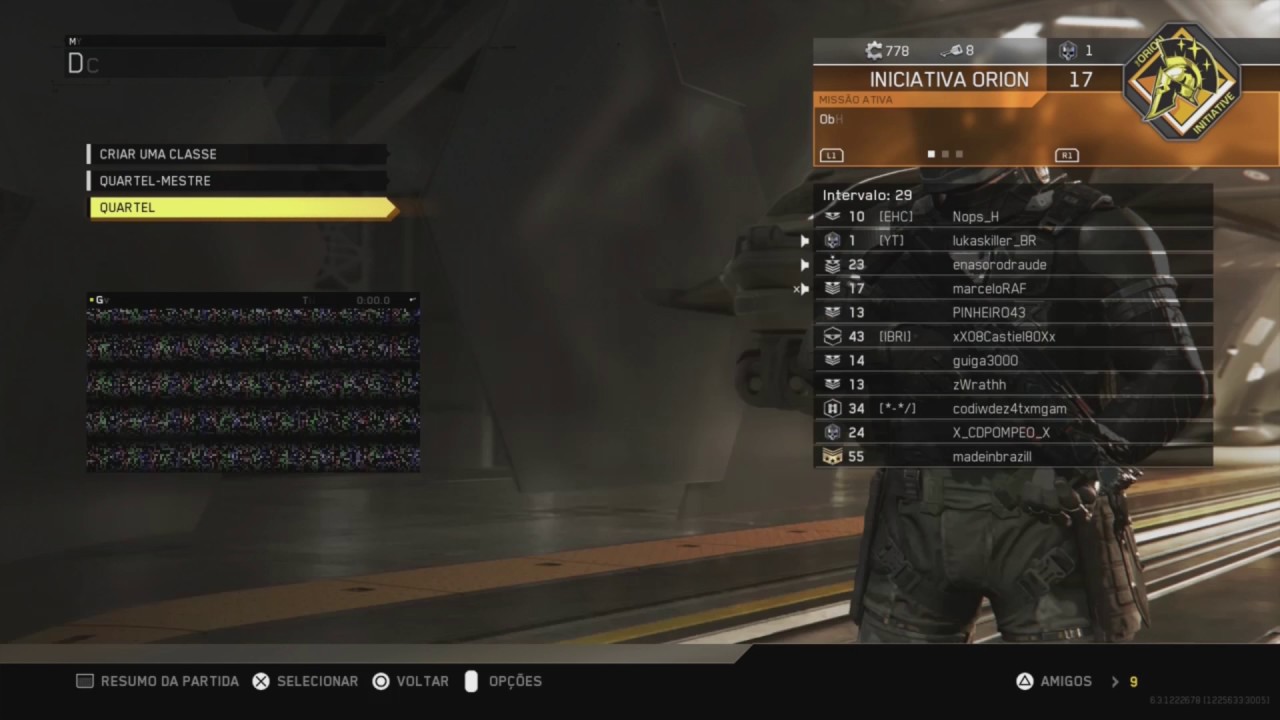Pick the X_CDPOMPEO_X player row

(x=1012, y=433)
